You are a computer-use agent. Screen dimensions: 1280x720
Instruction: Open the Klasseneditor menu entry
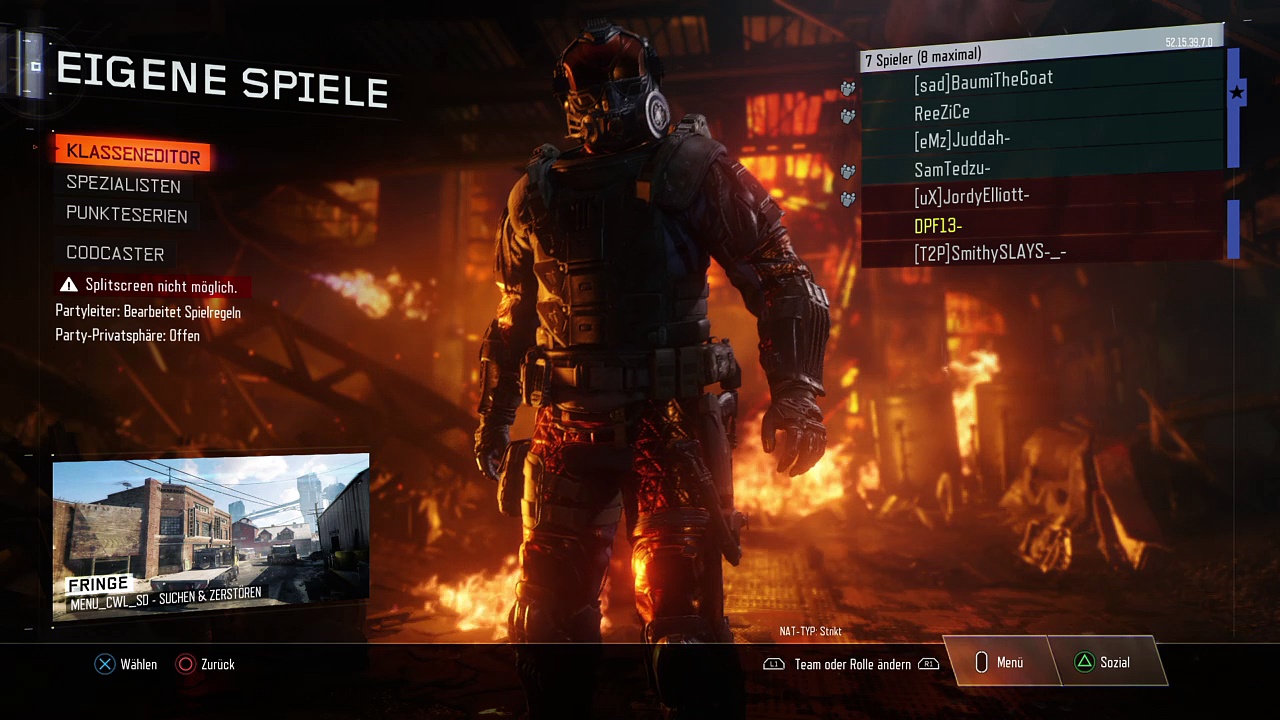pos(133,155)
